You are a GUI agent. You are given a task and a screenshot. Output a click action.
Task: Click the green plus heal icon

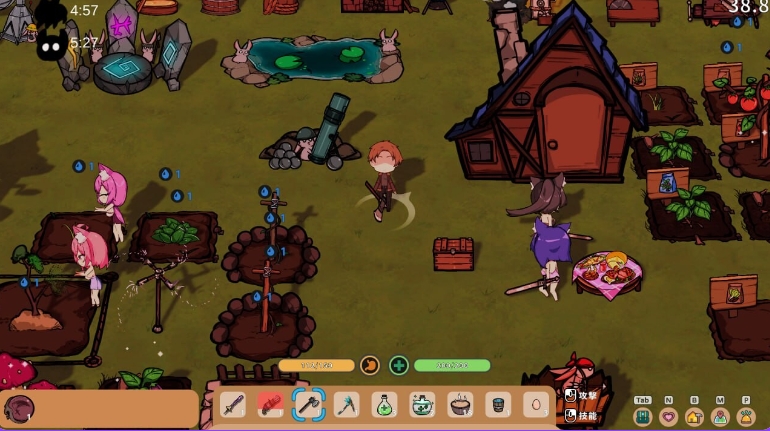pyautogui.click(x=399, y=366)
